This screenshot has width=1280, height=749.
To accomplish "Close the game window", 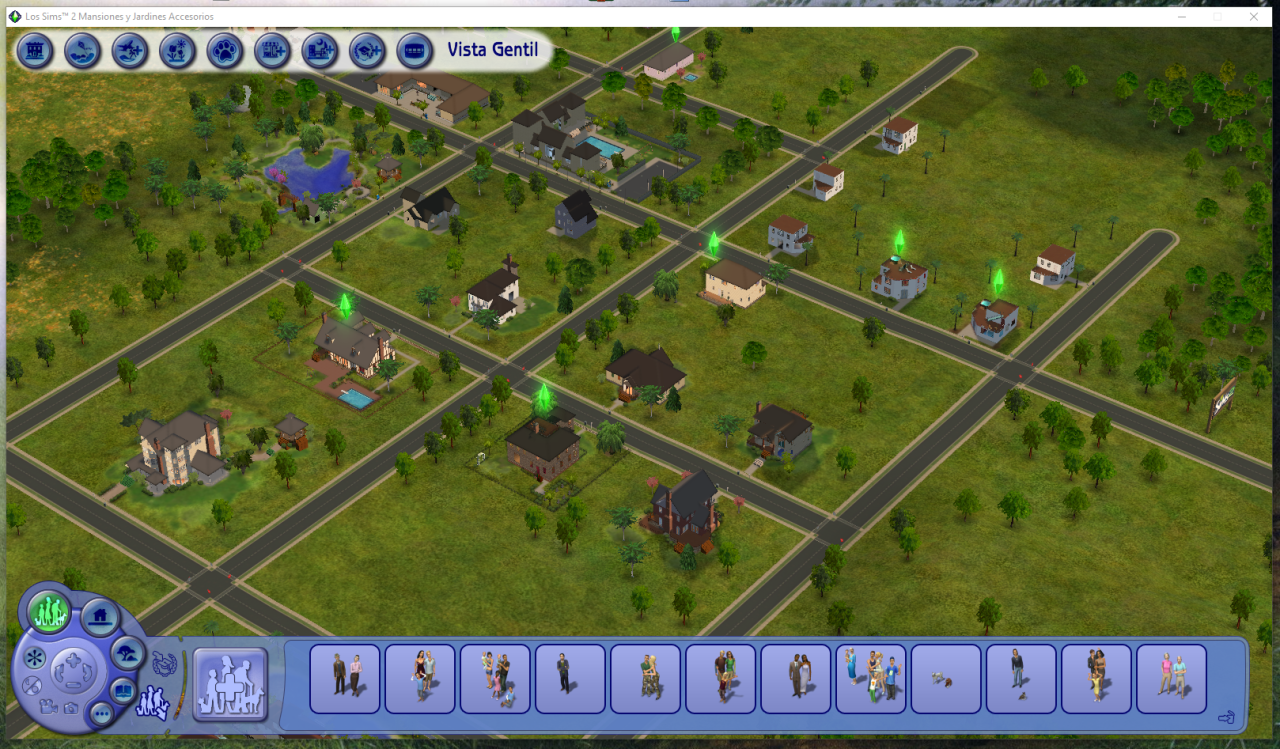I will pyautogui.click(x=1254, y=17).
